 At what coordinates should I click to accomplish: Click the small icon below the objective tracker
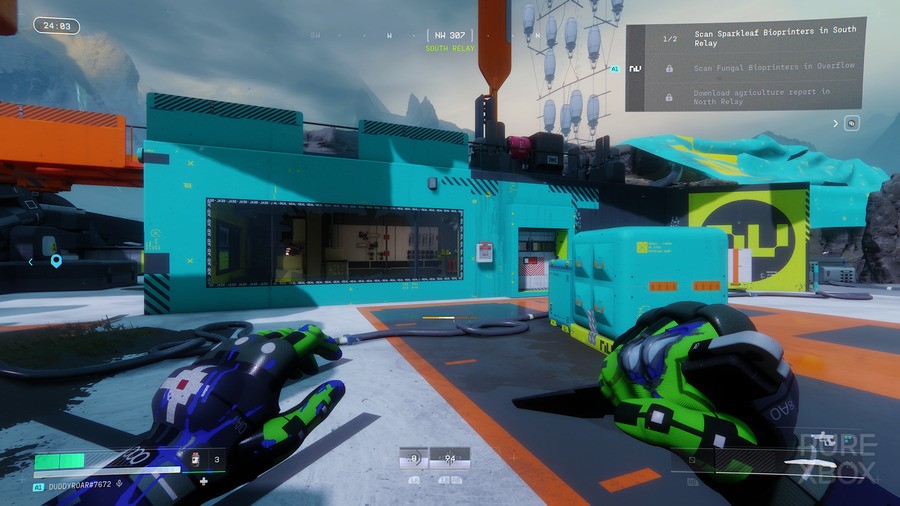coord(852,123)
